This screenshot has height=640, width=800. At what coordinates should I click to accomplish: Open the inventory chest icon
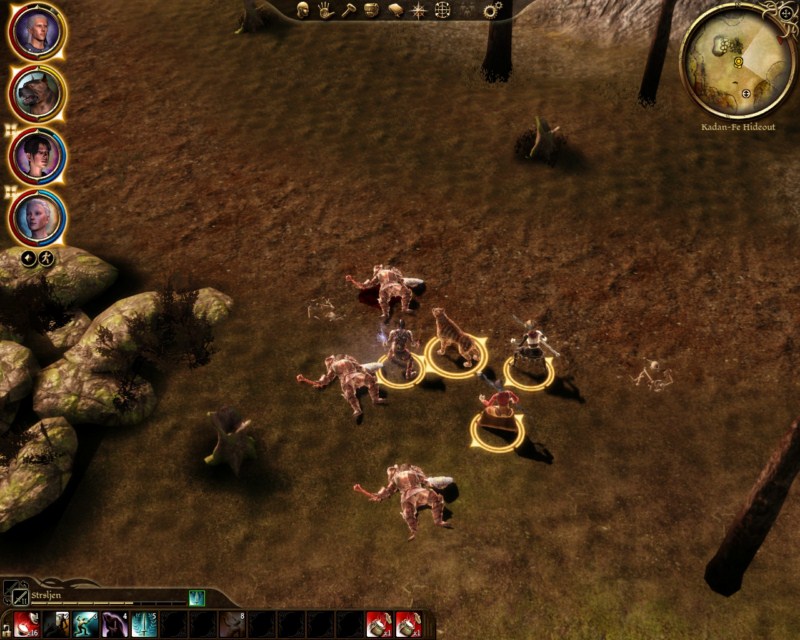coord(371,10)
